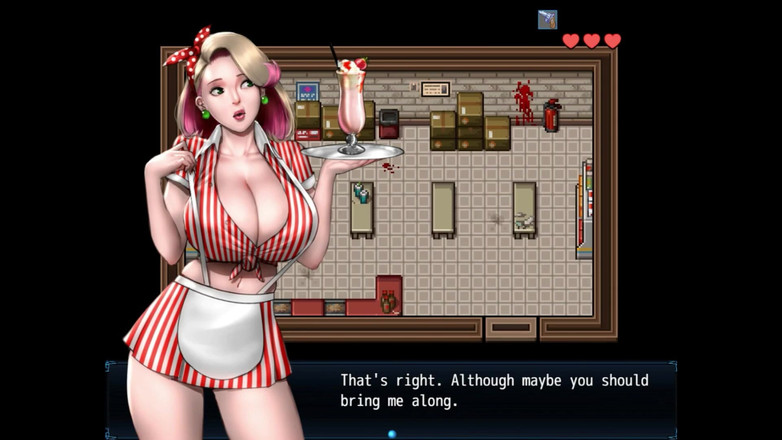Click the blue dialogue continue indicator
The width and height of the screenshot is (782, 440).
tap(392, 433)
